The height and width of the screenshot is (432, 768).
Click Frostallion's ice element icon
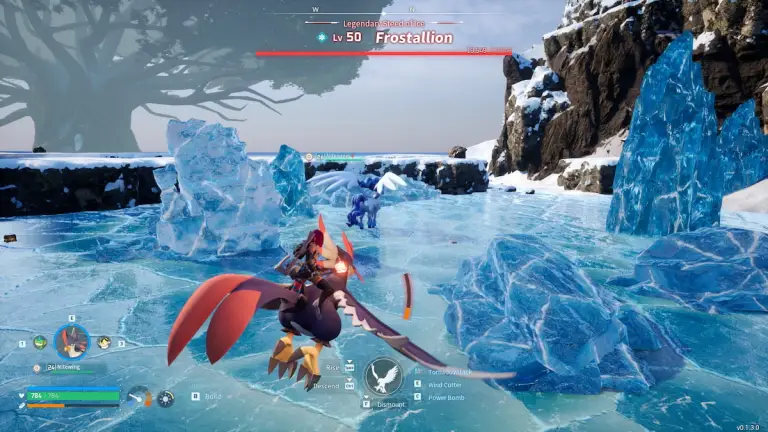click(x=321, y=38)
